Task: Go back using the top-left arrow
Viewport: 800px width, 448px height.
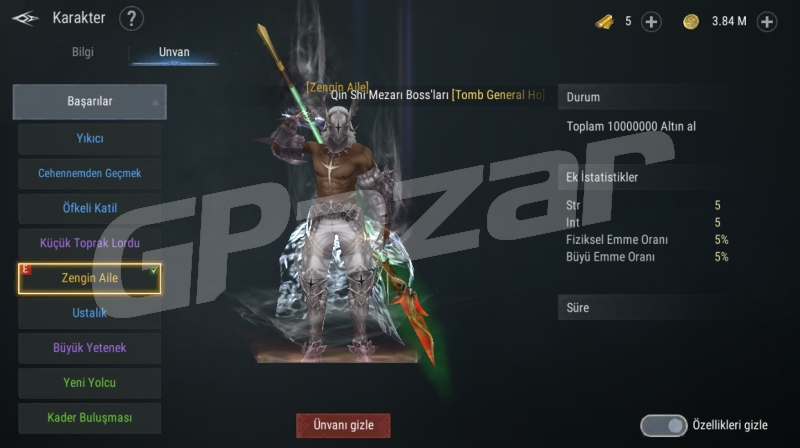Action: 26,18
